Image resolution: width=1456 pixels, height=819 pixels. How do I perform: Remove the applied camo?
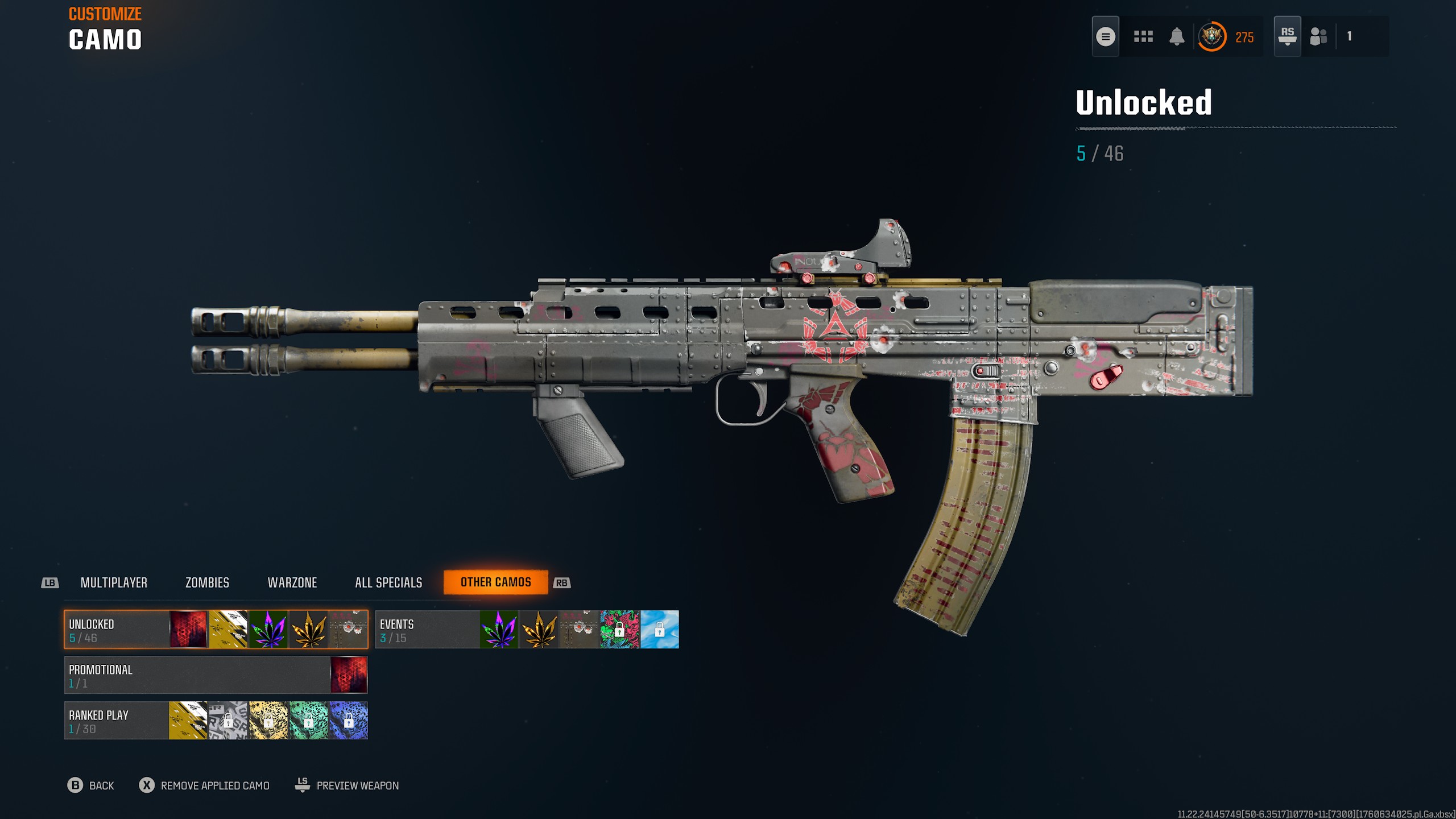pyautogui.click(x=205, y=785)
